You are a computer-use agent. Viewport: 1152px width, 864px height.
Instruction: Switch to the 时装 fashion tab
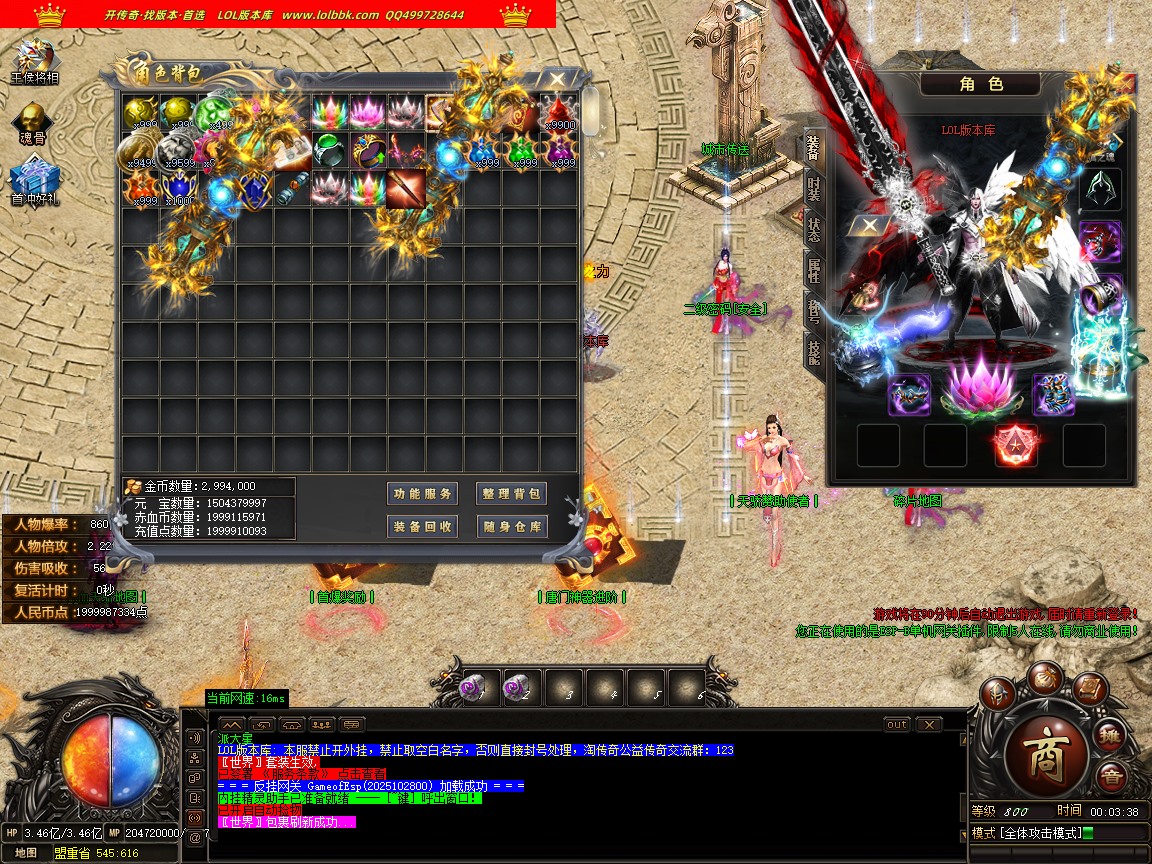[813, 188]
